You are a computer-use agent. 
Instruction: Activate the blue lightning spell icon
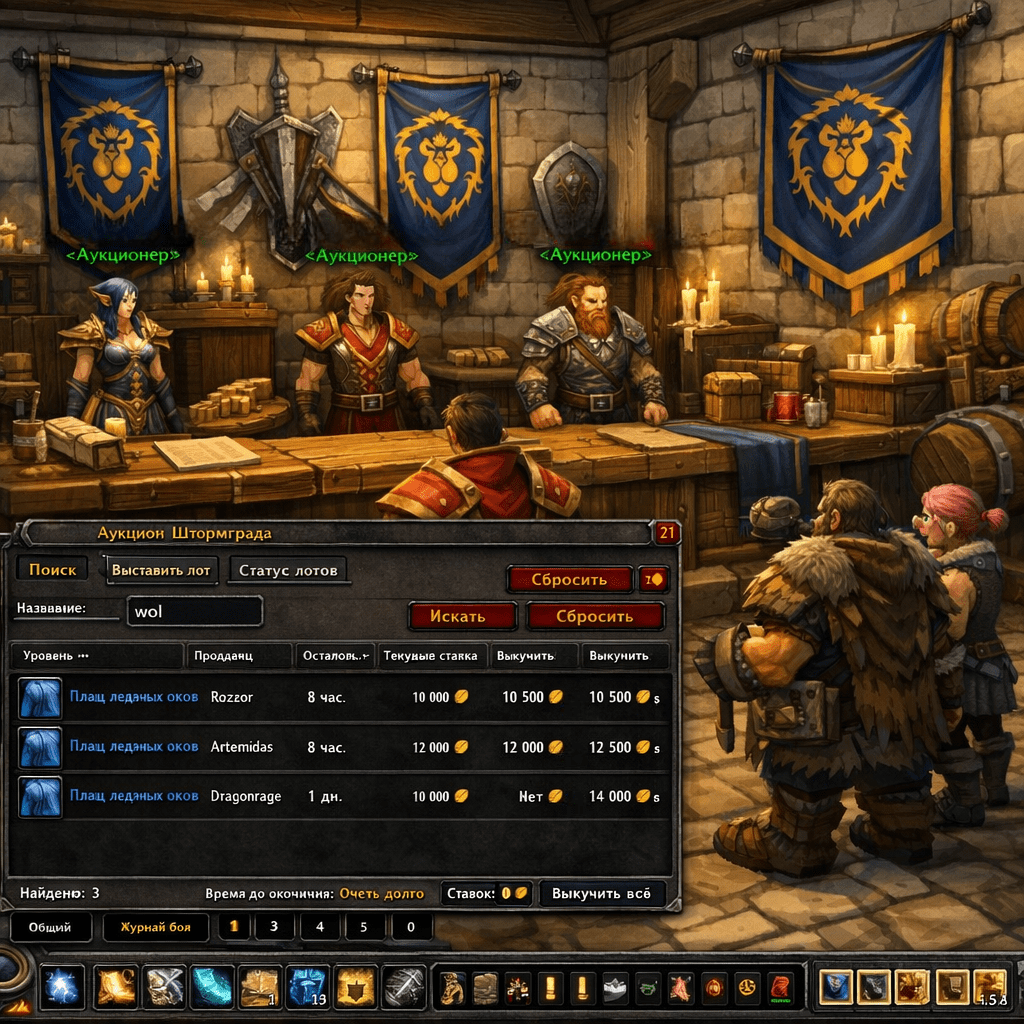[63, 988]
